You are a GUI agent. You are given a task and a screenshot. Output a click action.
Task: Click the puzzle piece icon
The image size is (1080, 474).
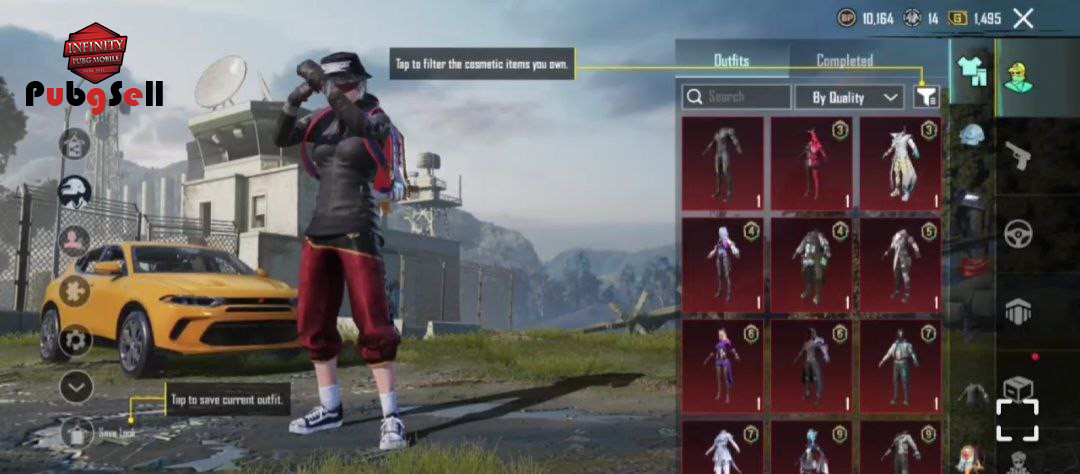(75, 291)
